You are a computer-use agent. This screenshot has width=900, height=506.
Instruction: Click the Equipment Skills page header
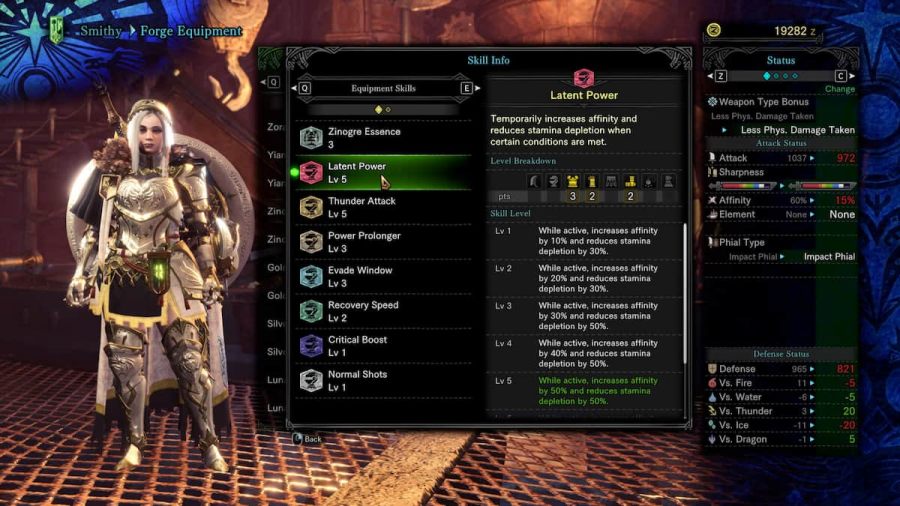383,88
